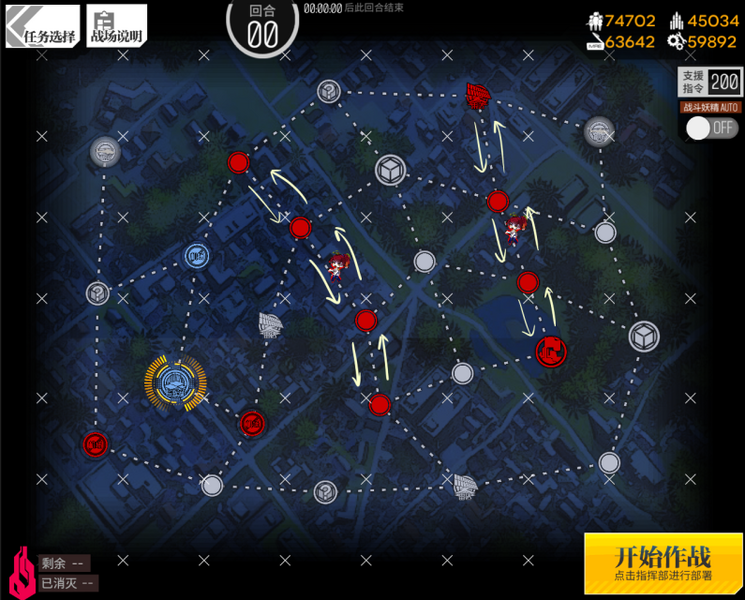Image resolution: width=745 pixels, height=600 pixels.
Task: Select the blue allied heliport node
Action: [196, 257]
